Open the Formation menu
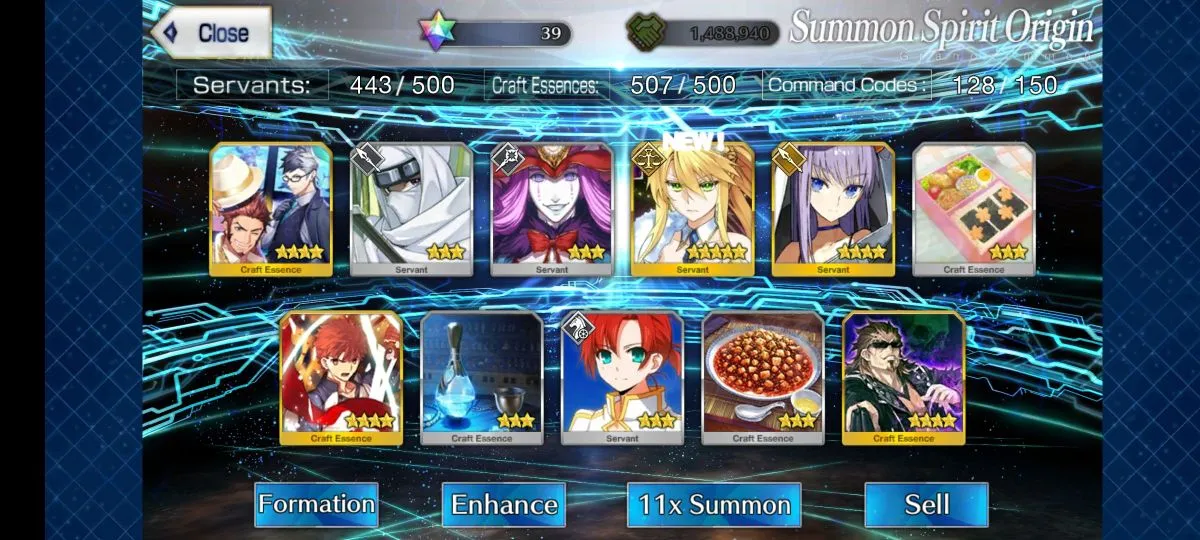 coord(316,504)
